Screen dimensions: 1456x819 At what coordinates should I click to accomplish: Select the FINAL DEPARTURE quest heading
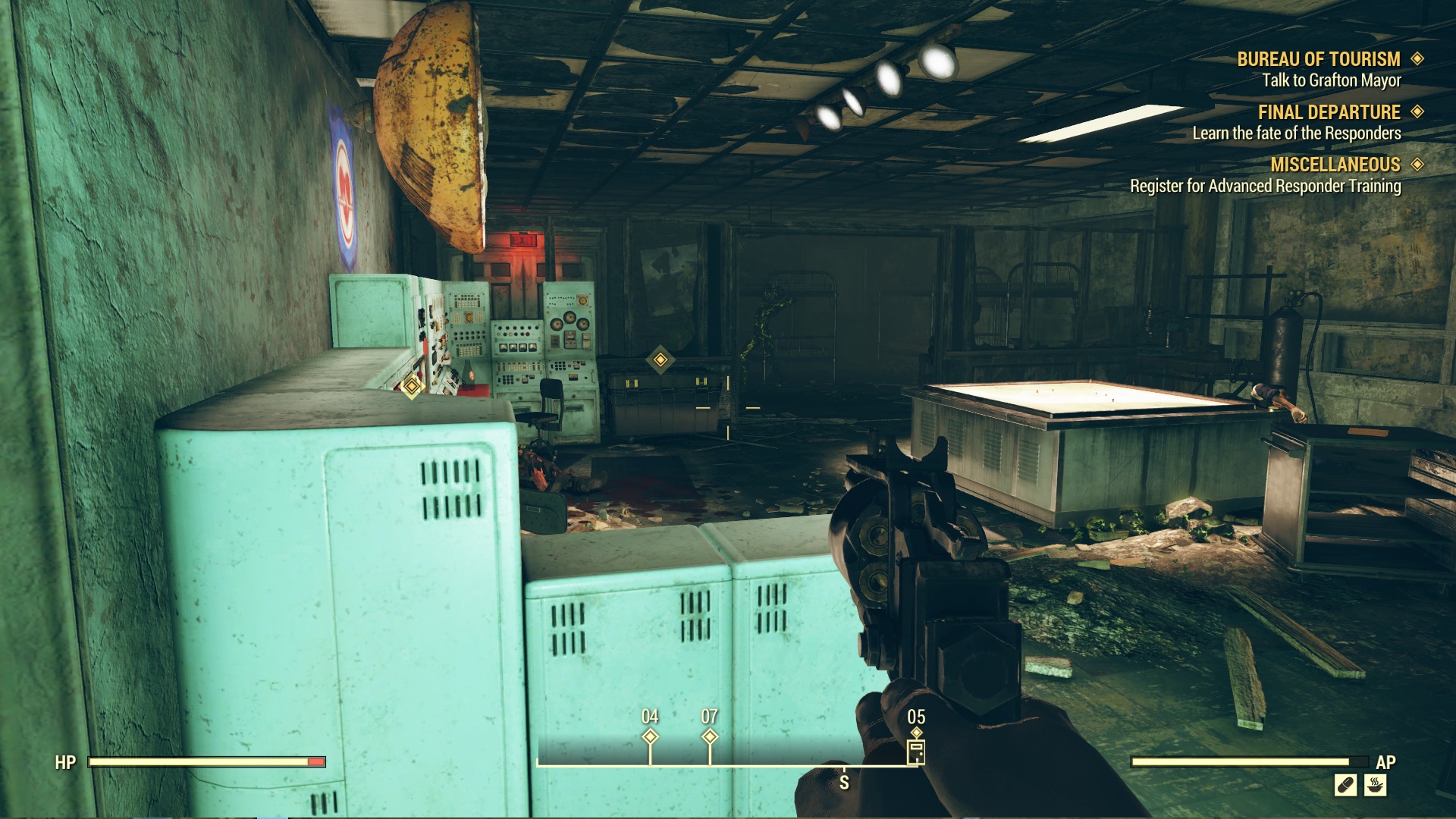pos(1329,111)
